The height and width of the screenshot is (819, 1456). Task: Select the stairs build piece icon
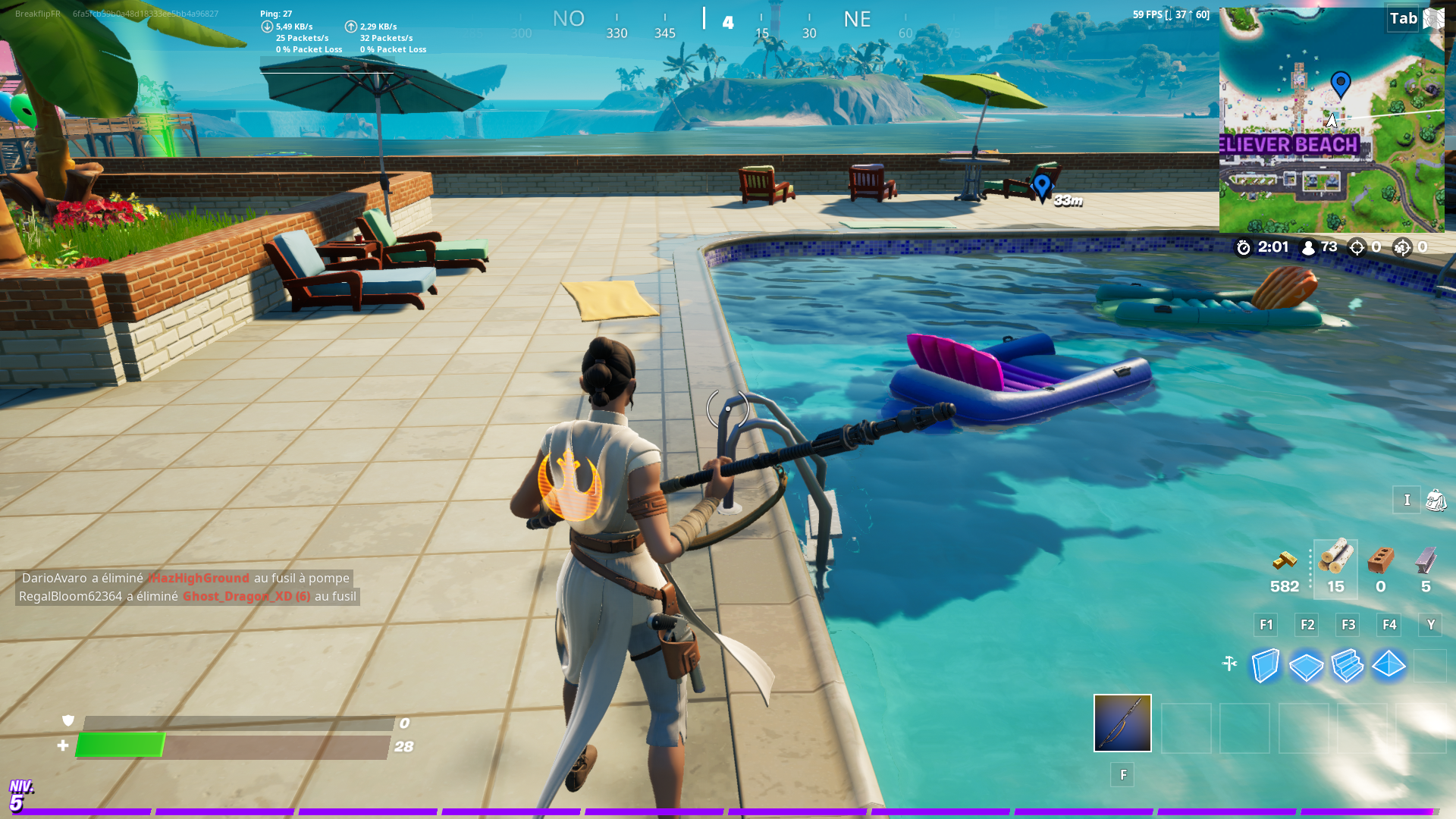tap(1348, 666)
